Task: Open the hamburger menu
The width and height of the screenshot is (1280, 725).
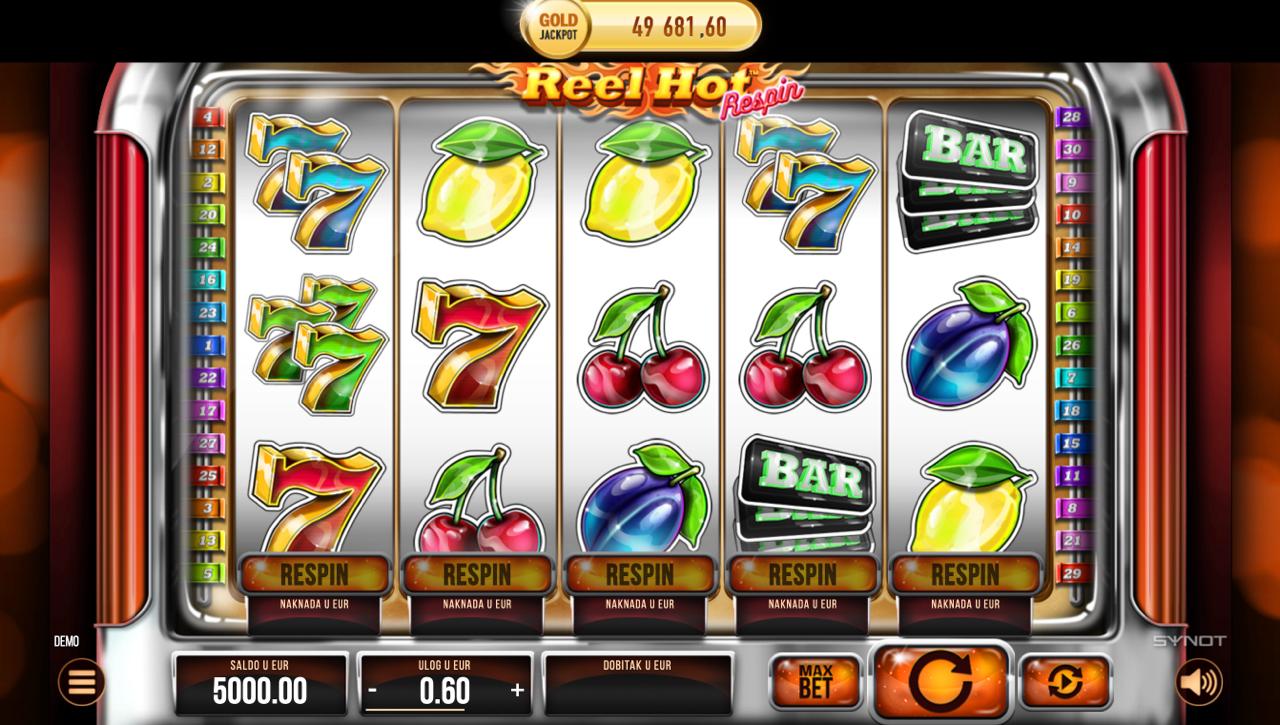Action: 81,683
